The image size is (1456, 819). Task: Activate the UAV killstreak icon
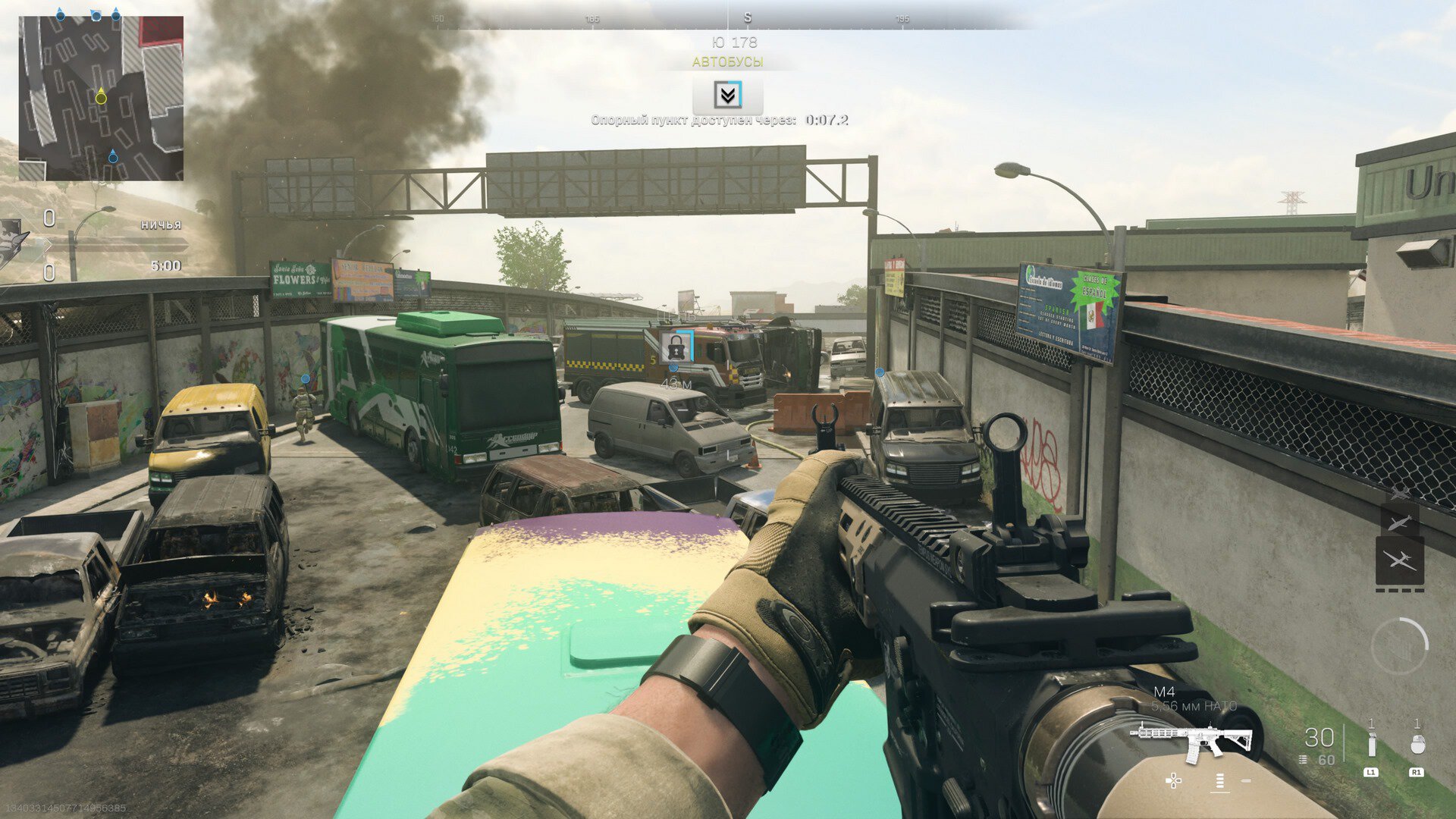point(1399,560)
